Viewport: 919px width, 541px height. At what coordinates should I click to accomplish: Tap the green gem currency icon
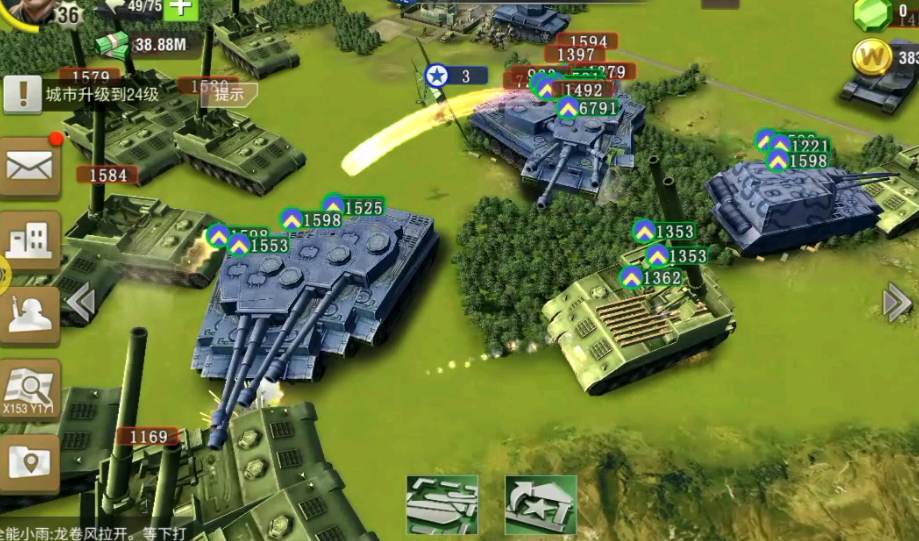click(x=872, y=14)
